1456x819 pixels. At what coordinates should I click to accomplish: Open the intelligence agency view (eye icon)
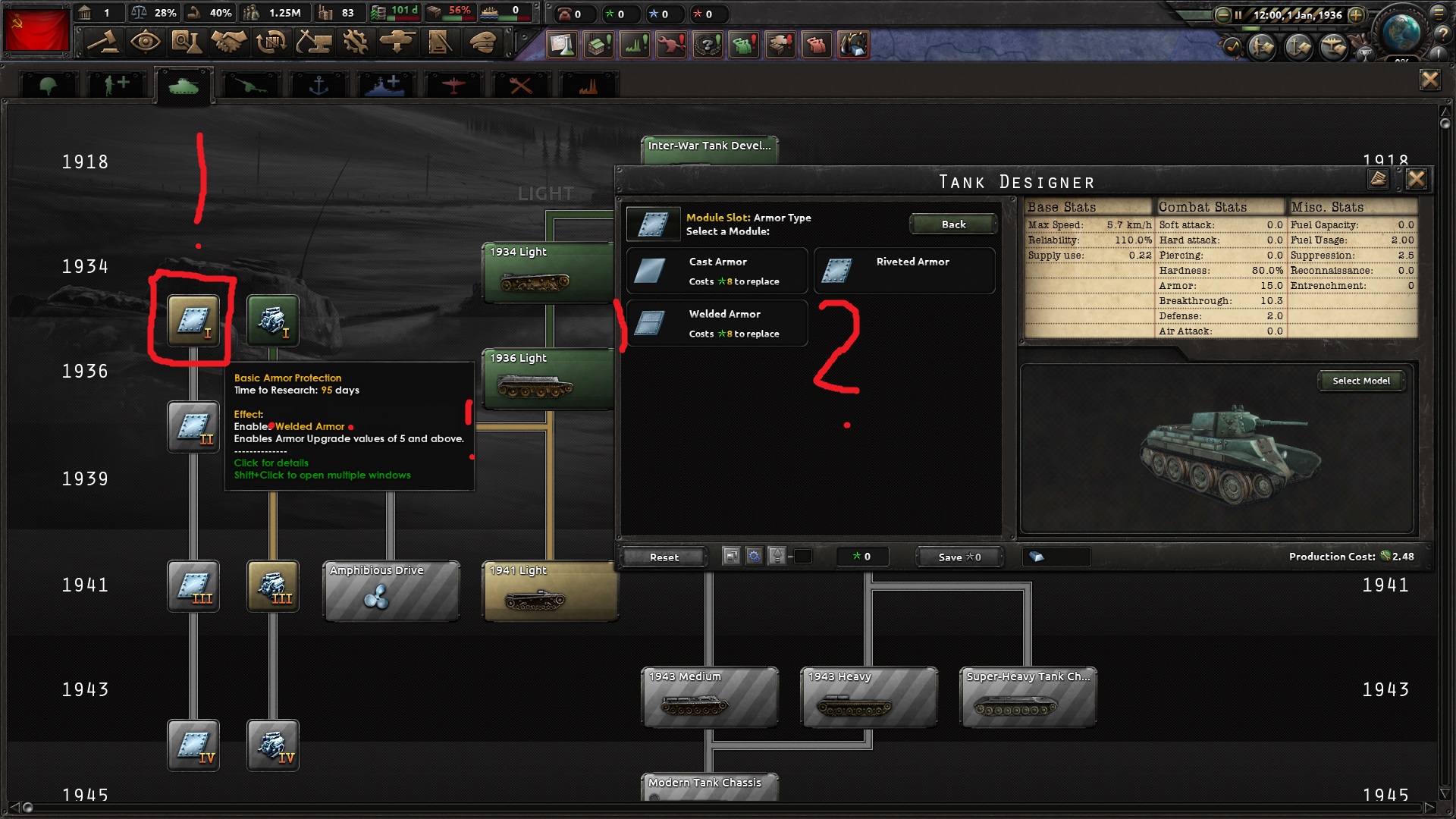coord(146,43)
